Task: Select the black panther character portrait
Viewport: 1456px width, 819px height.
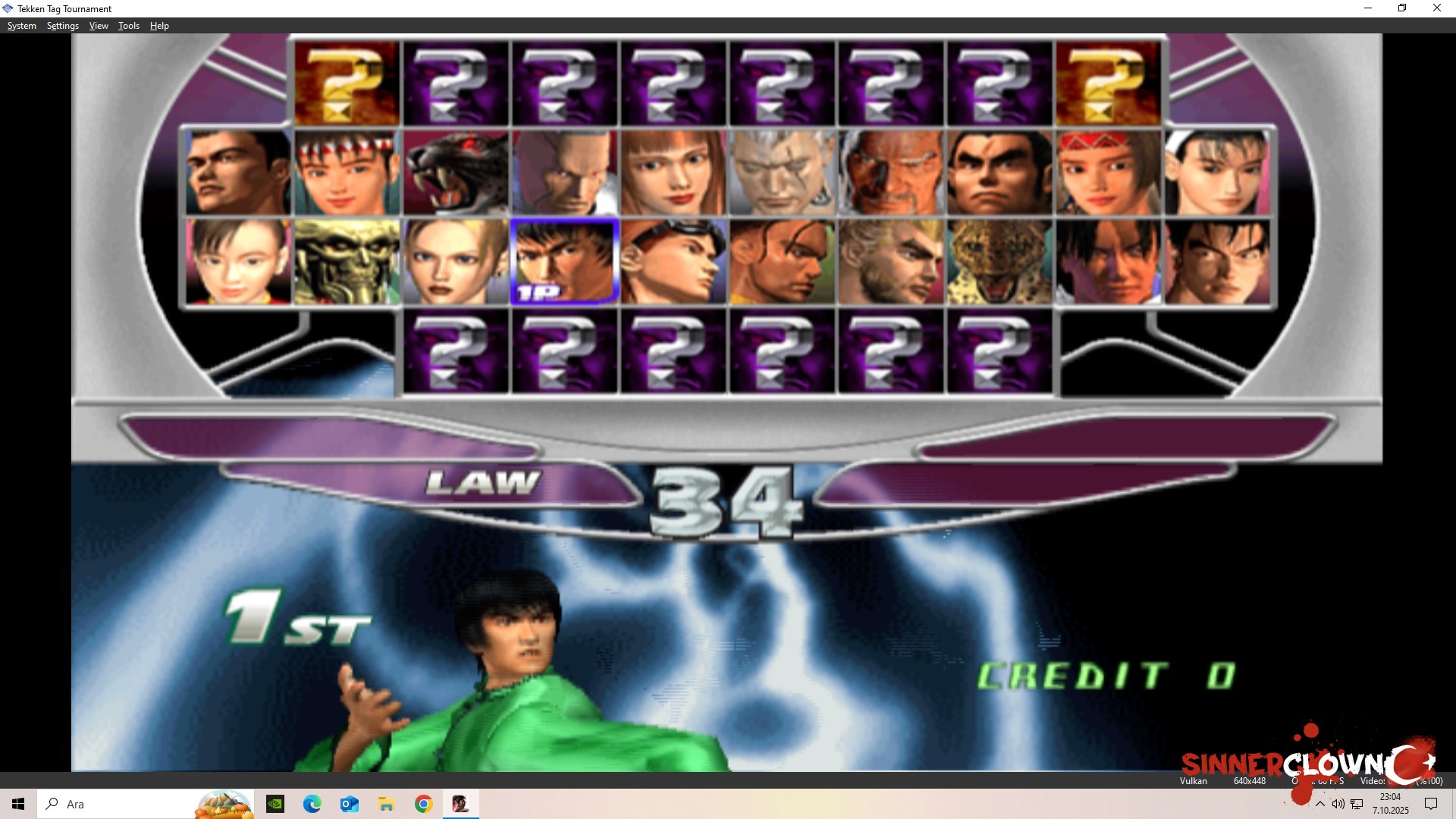Action: tap(456, 171)
